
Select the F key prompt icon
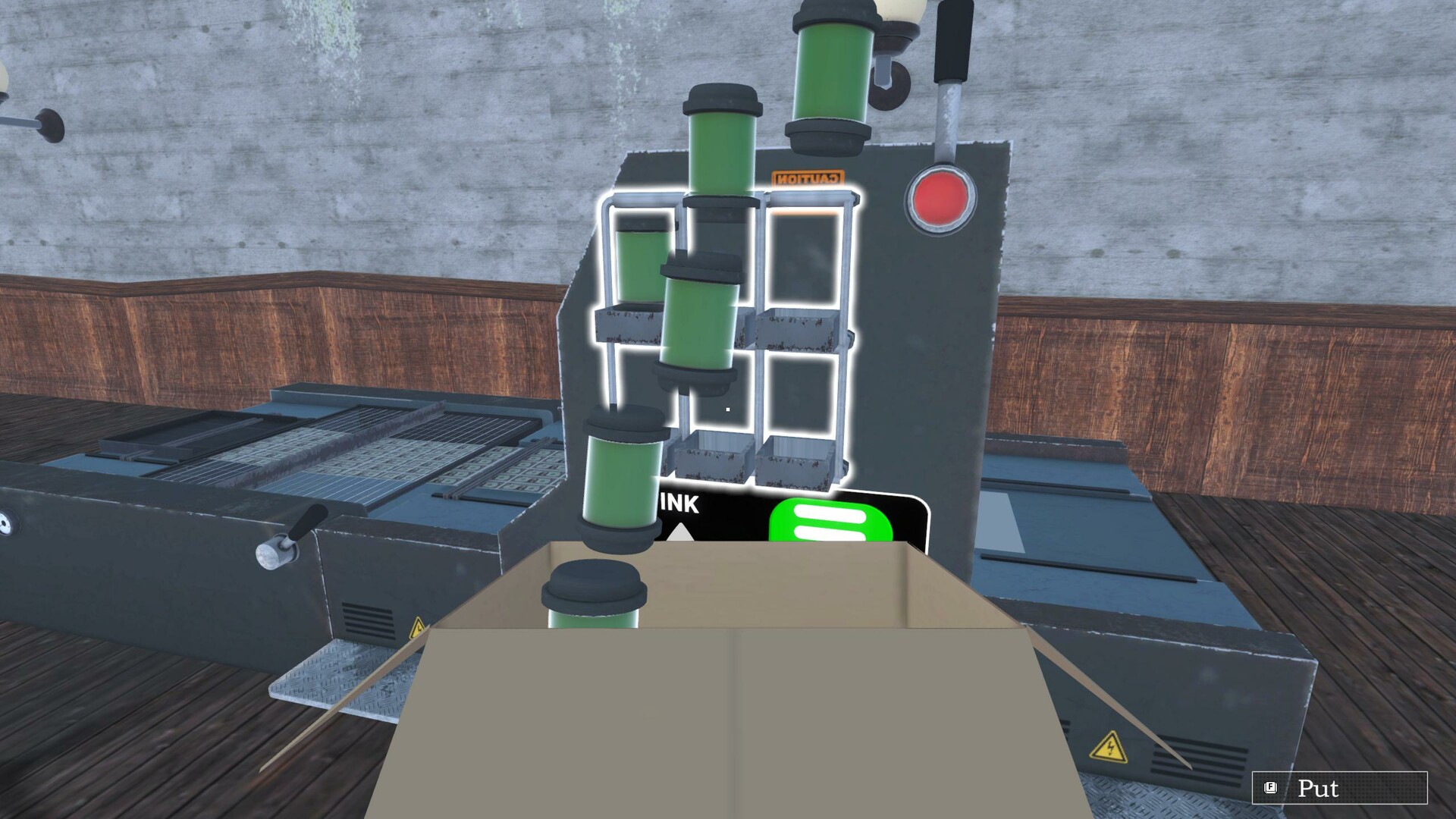click(1267, 789)
